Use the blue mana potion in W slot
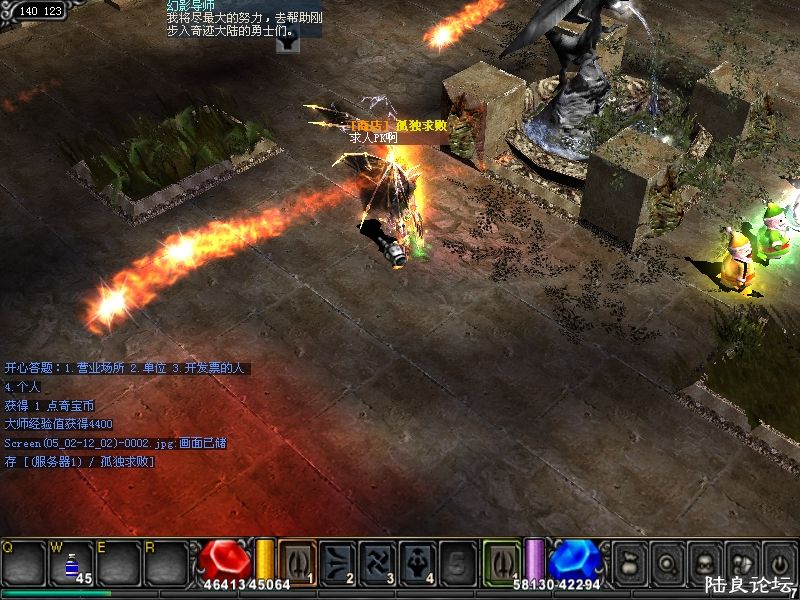This screenshot has width=800, height=600. (x=72, y=563)
